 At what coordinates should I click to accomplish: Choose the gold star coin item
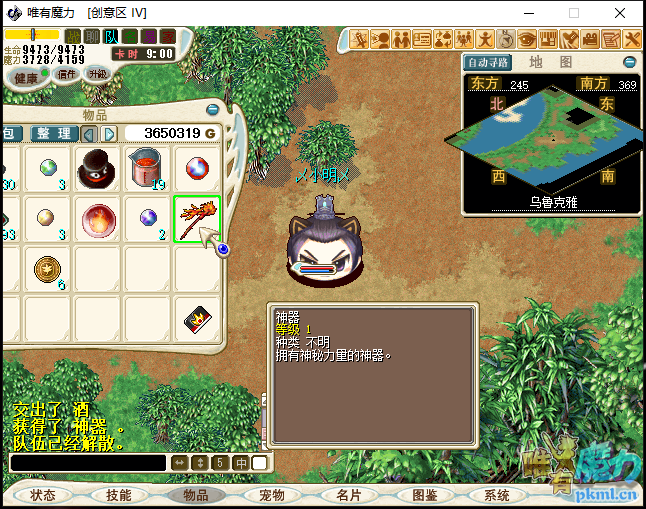[x=46, y=268]
